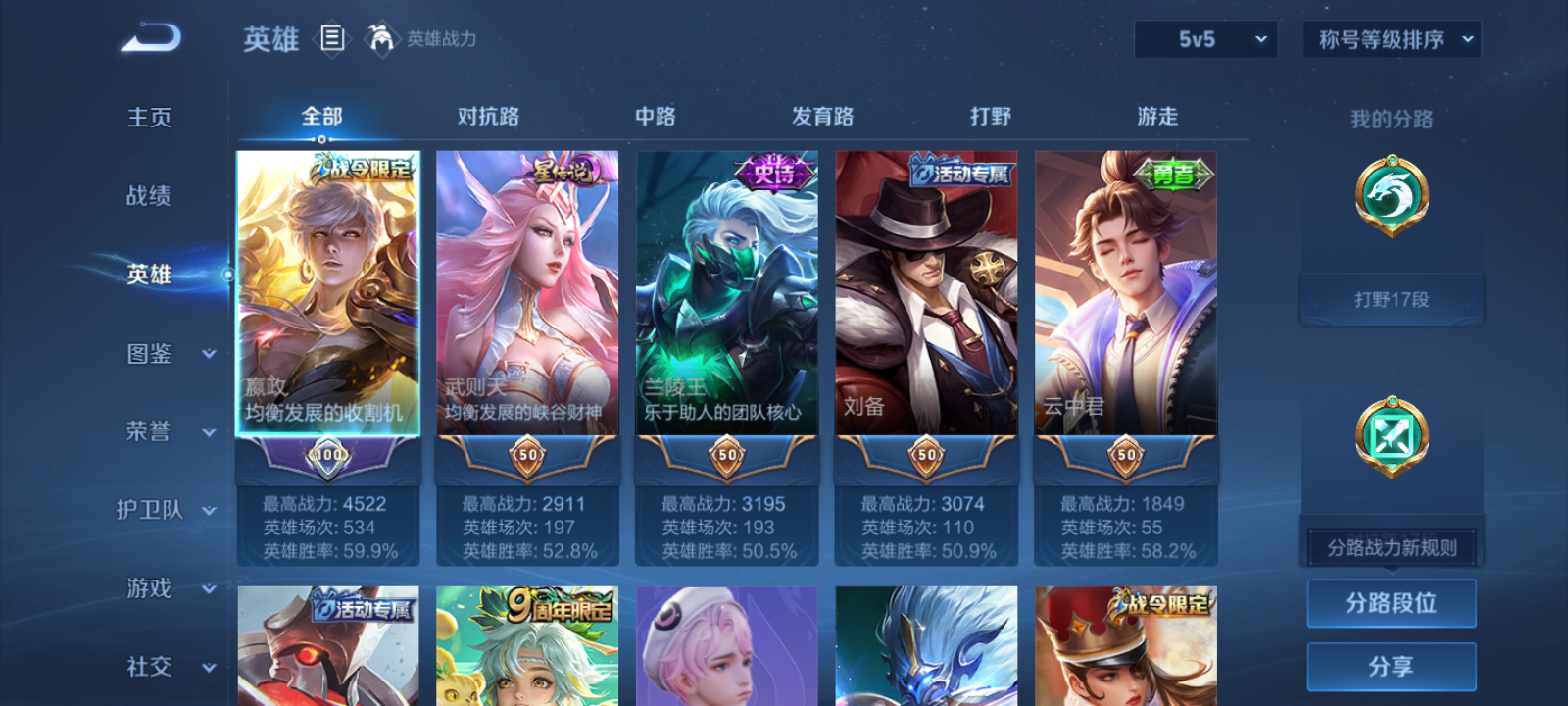
Task: Open the hero list detail icon beside 英雄
Action: (x=330, y=39)
